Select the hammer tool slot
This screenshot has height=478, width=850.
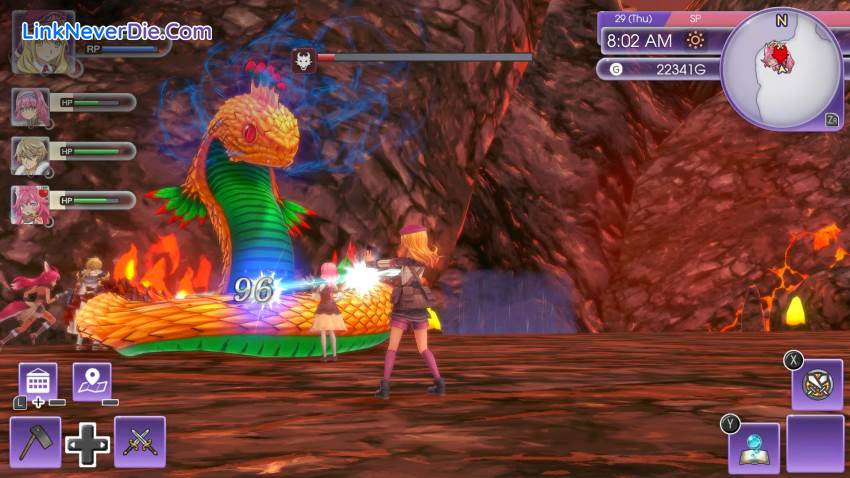36,442
